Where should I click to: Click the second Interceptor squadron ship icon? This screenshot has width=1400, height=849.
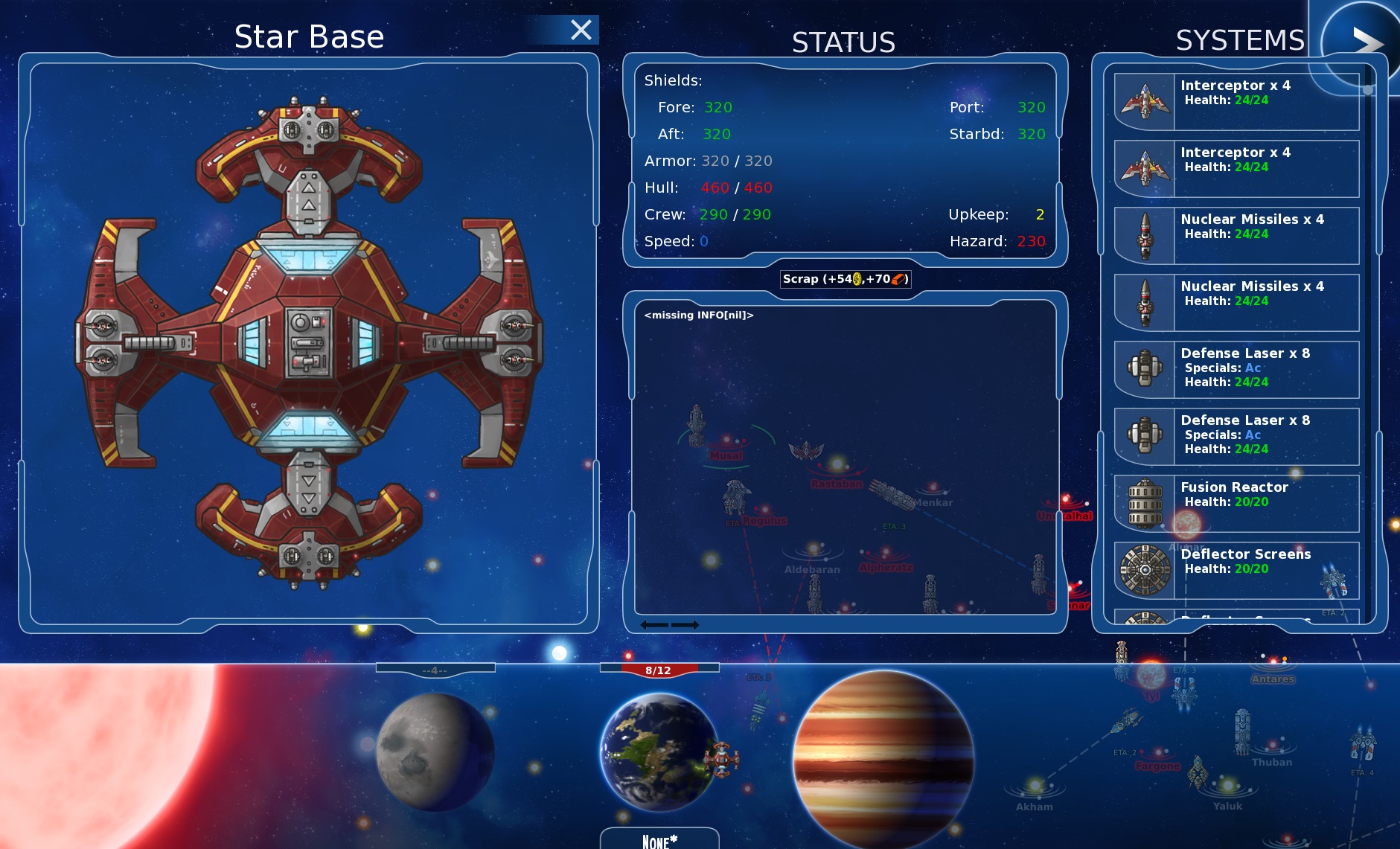coord(1143,167)
